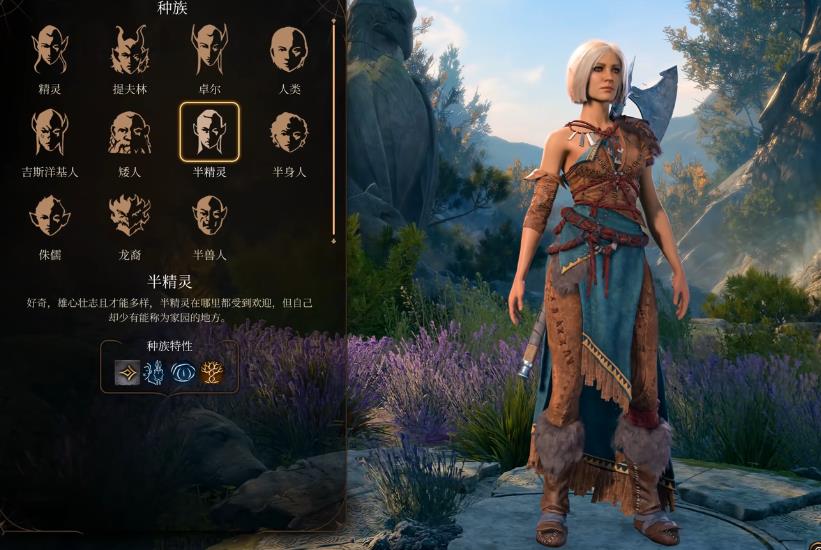
Task: Select the highlighted 半精灵 (Half-Elf) race
Action: click(209, 133)
